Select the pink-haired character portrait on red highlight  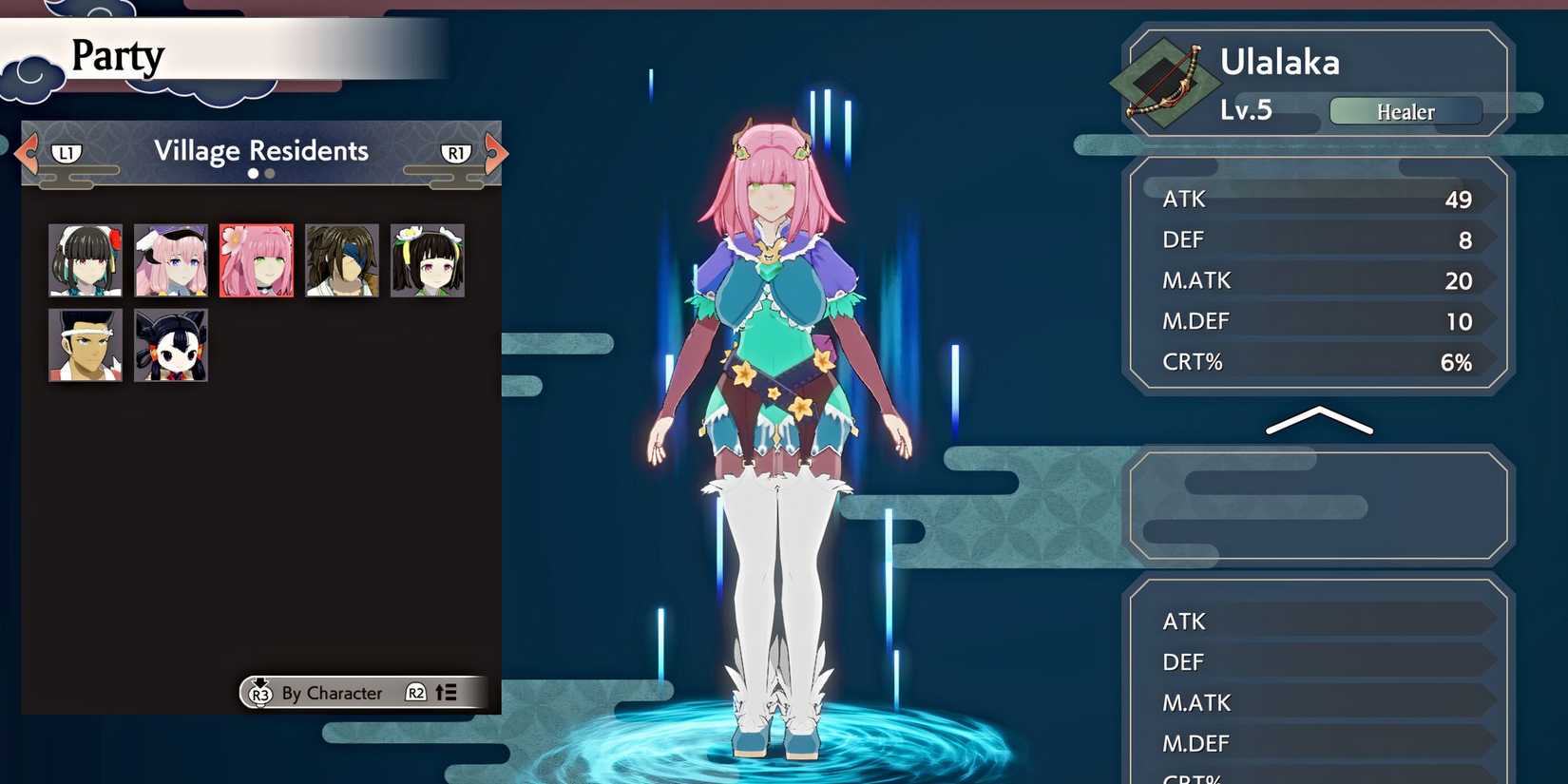pyautogui.click(x=256, y=259)
